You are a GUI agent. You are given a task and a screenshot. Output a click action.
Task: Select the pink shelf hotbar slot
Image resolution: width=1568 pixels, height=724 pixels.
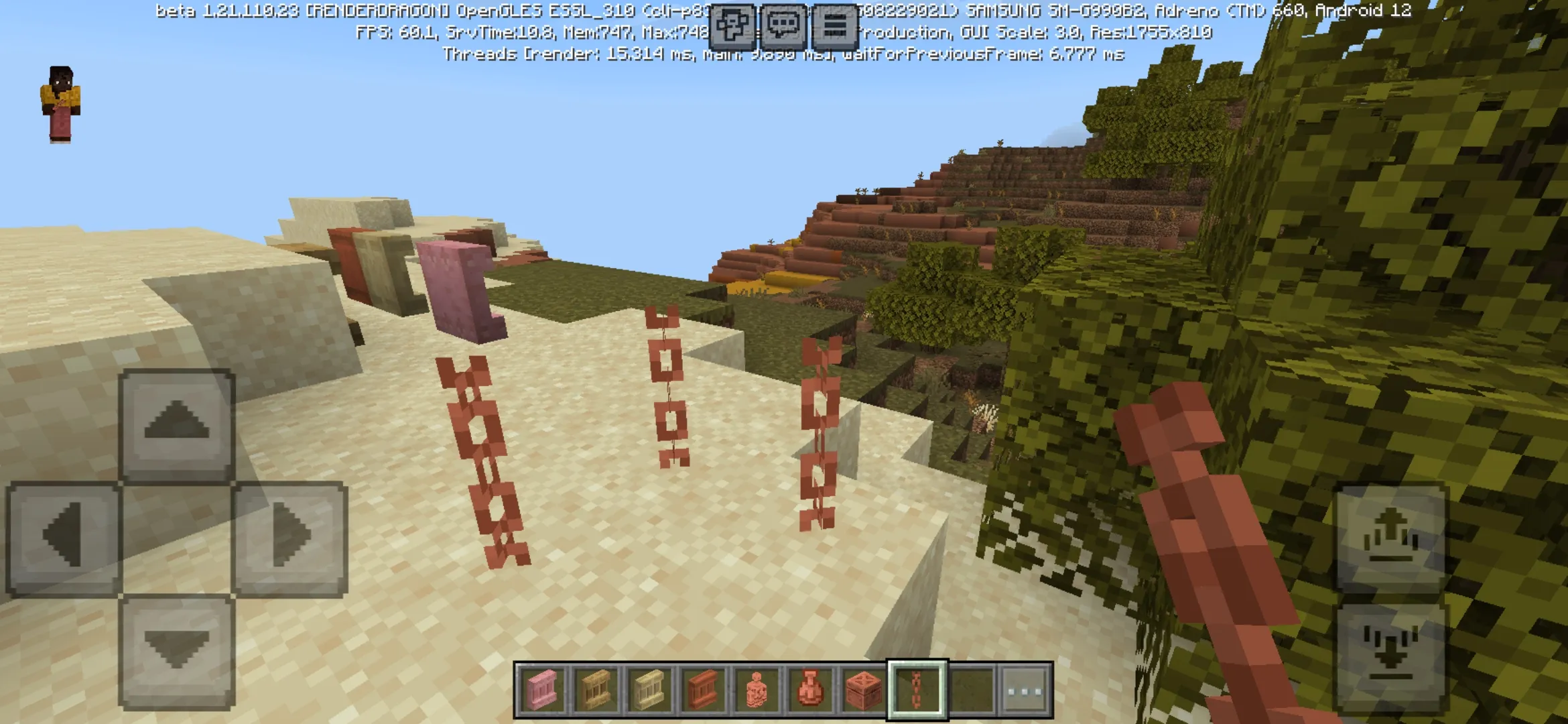tap(541, 690)
